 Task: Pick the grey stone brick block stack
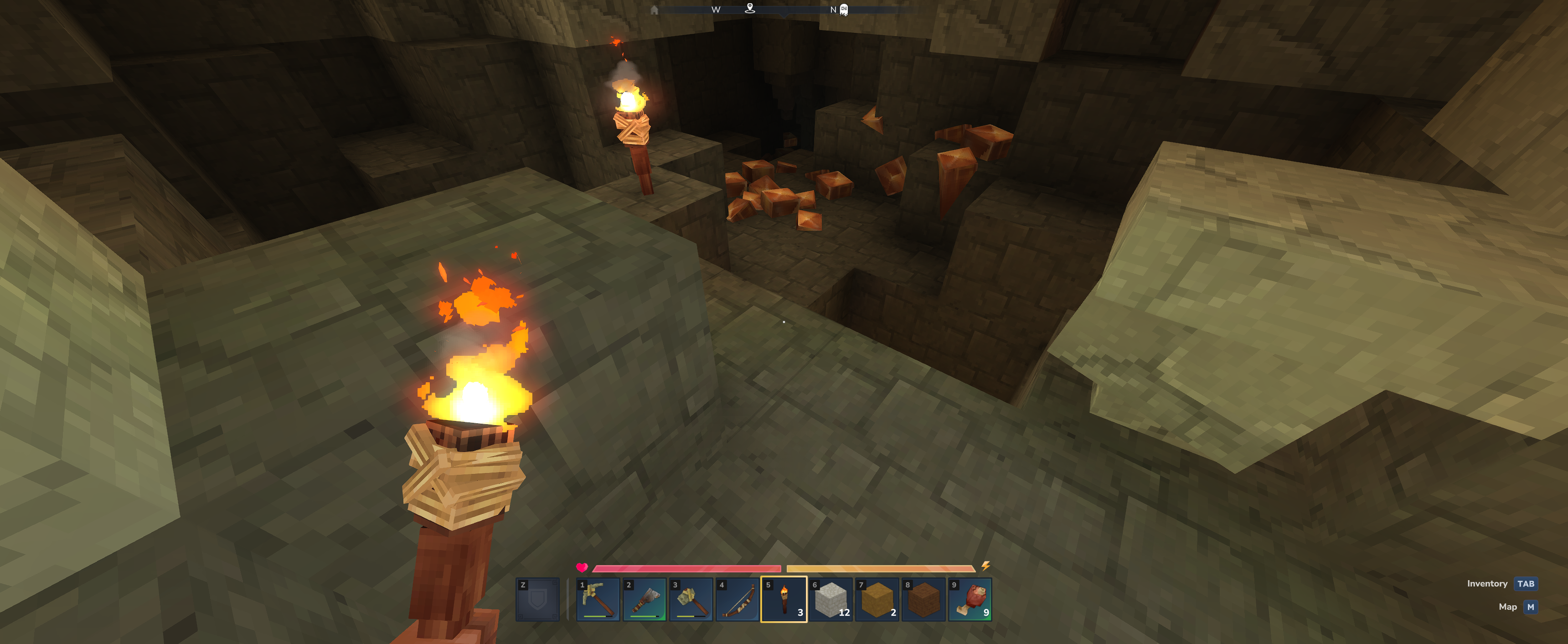click(830, 599)
